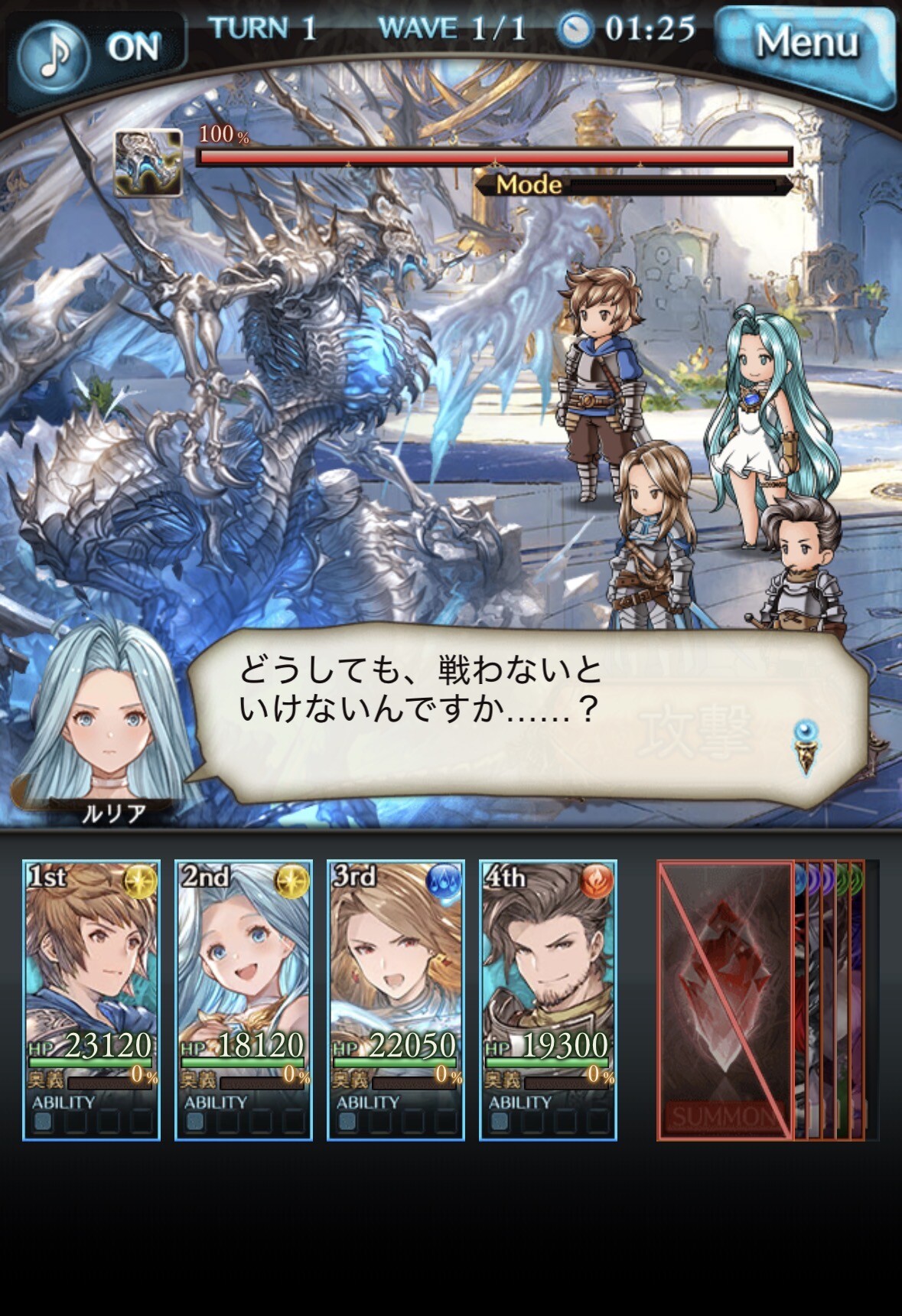This screenshot has width=902, height=1316.
Task: Open the Menu button
Action: [x=806, y=44]
